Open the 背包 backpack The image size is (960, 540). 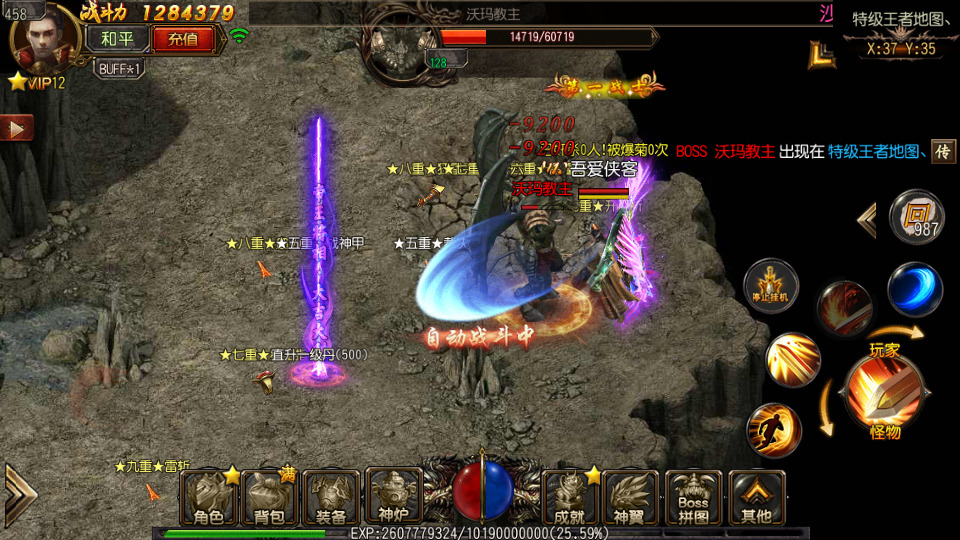(x=270, y=497)
